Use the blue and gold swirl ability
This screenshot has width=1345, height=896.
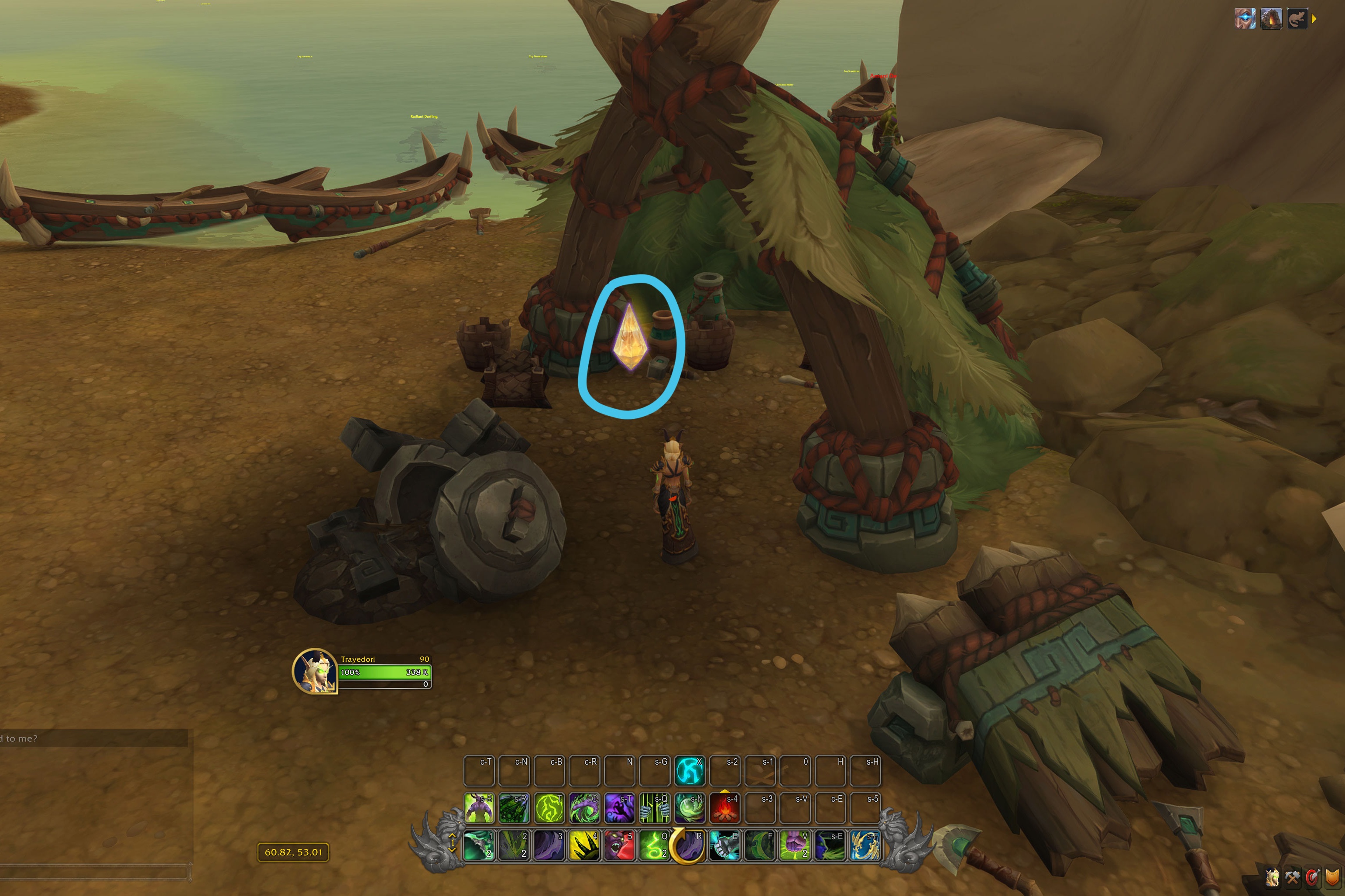coord(864,845)
